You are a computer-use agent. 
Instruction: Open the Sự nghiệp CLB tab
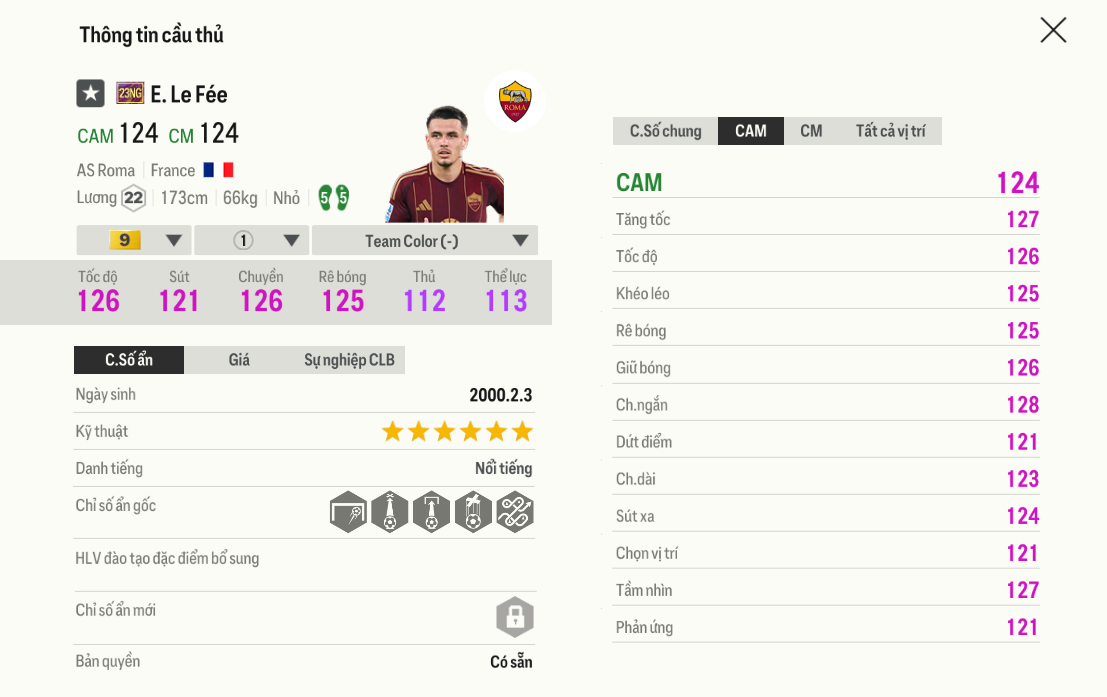(349, 360)
